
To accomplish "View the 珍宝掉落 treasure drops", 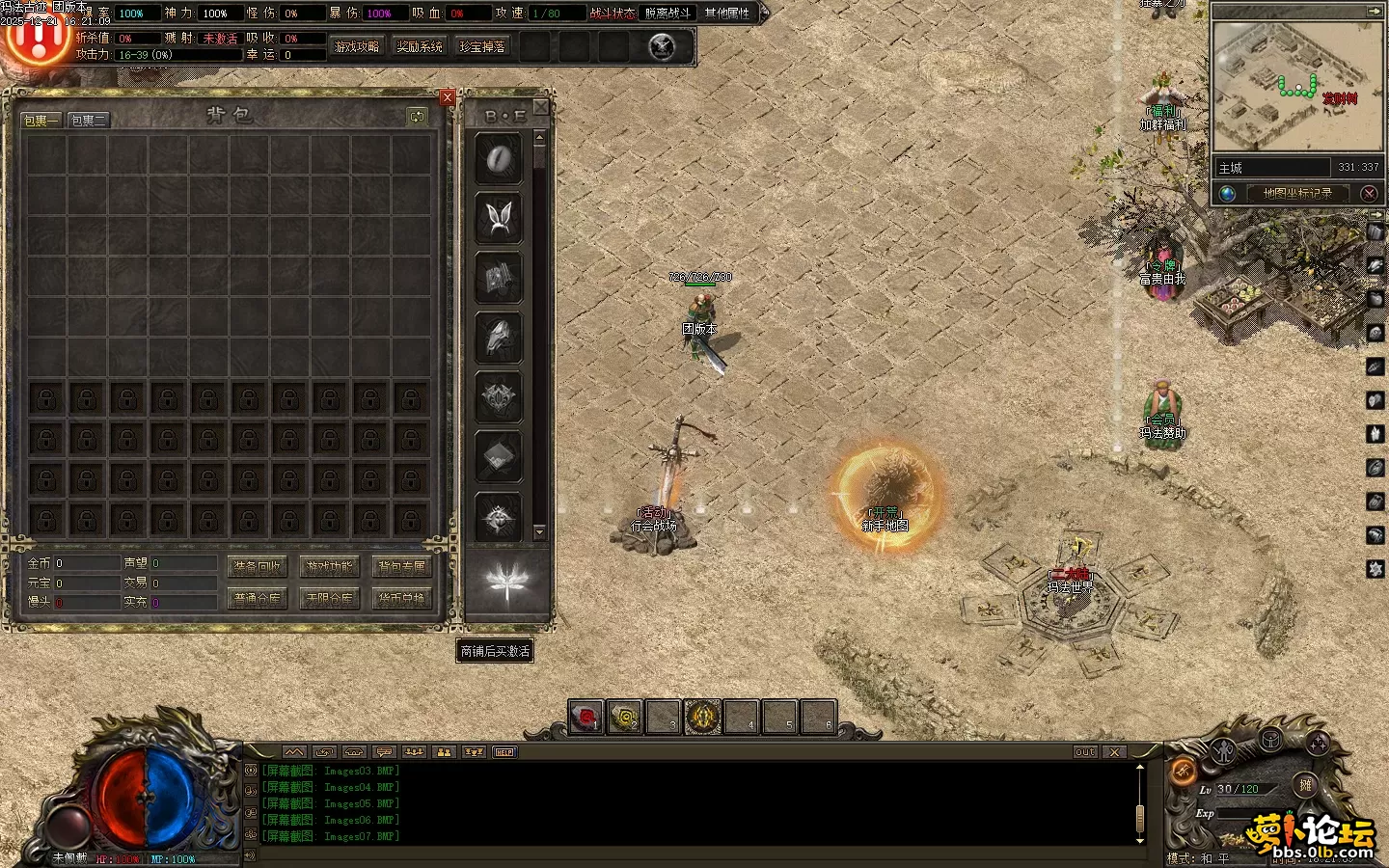I will (482, 46).
